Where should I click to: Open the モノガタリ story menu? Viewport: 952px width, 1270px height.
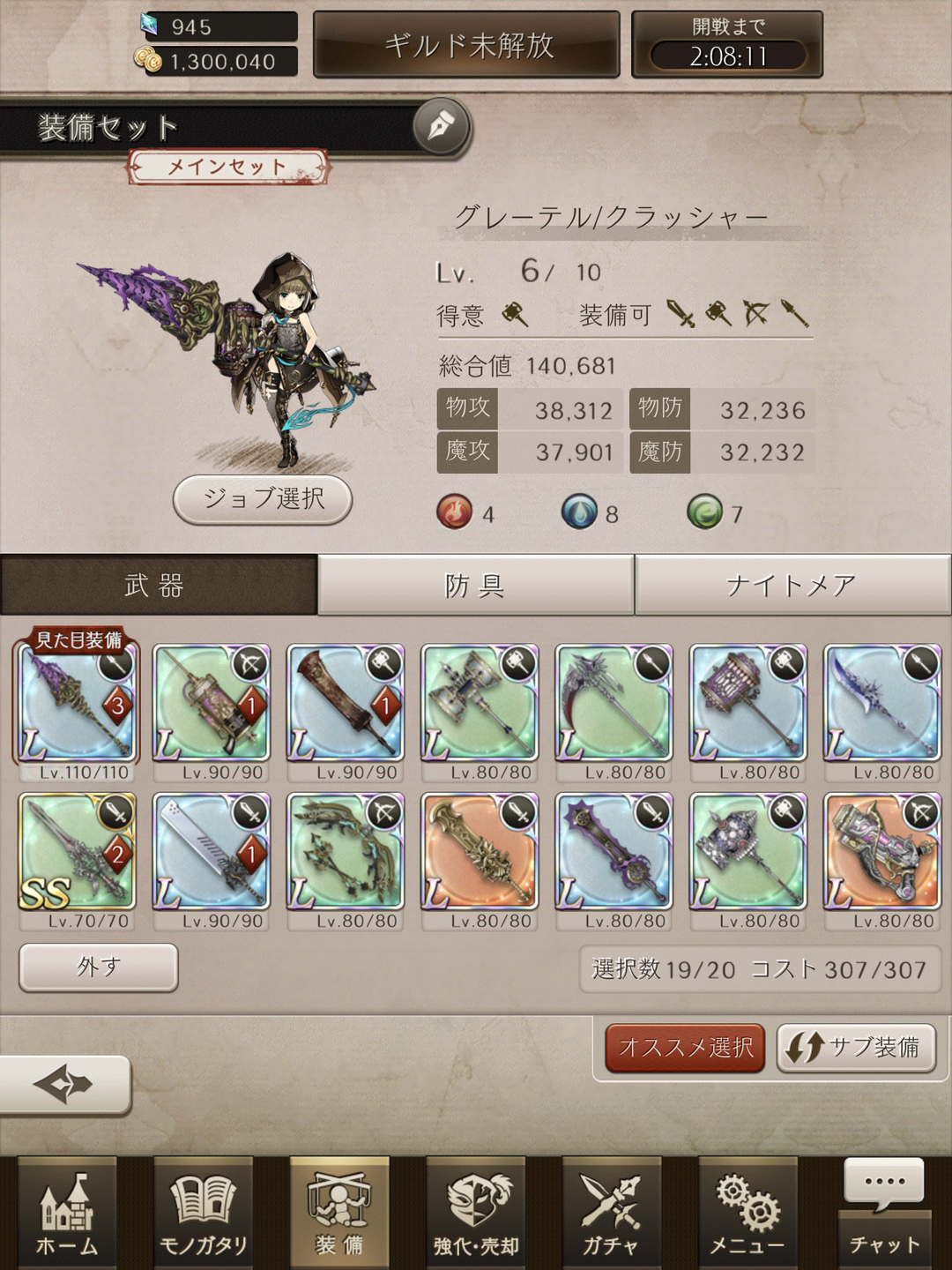203,1213
